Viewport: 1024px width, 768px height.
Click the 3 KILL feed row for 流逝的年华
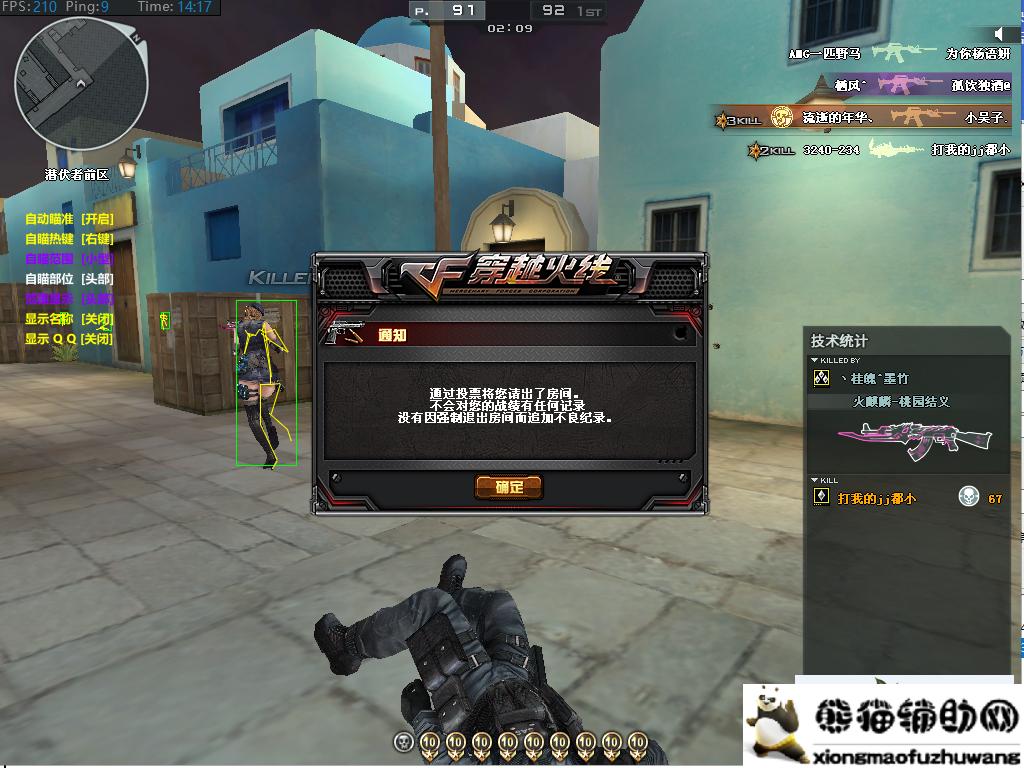860,118
